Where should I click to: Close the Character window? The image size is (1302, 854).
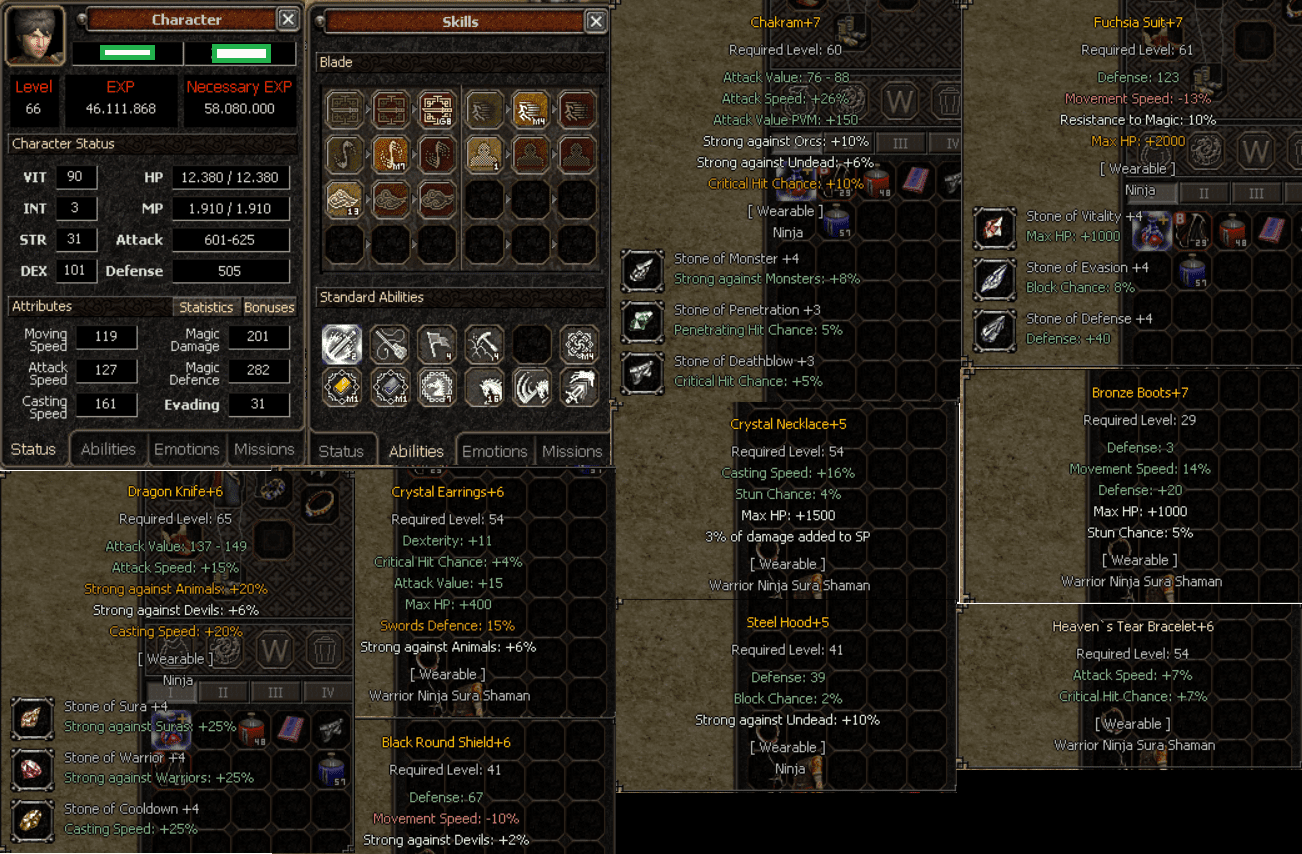click(x=287, y=19)
